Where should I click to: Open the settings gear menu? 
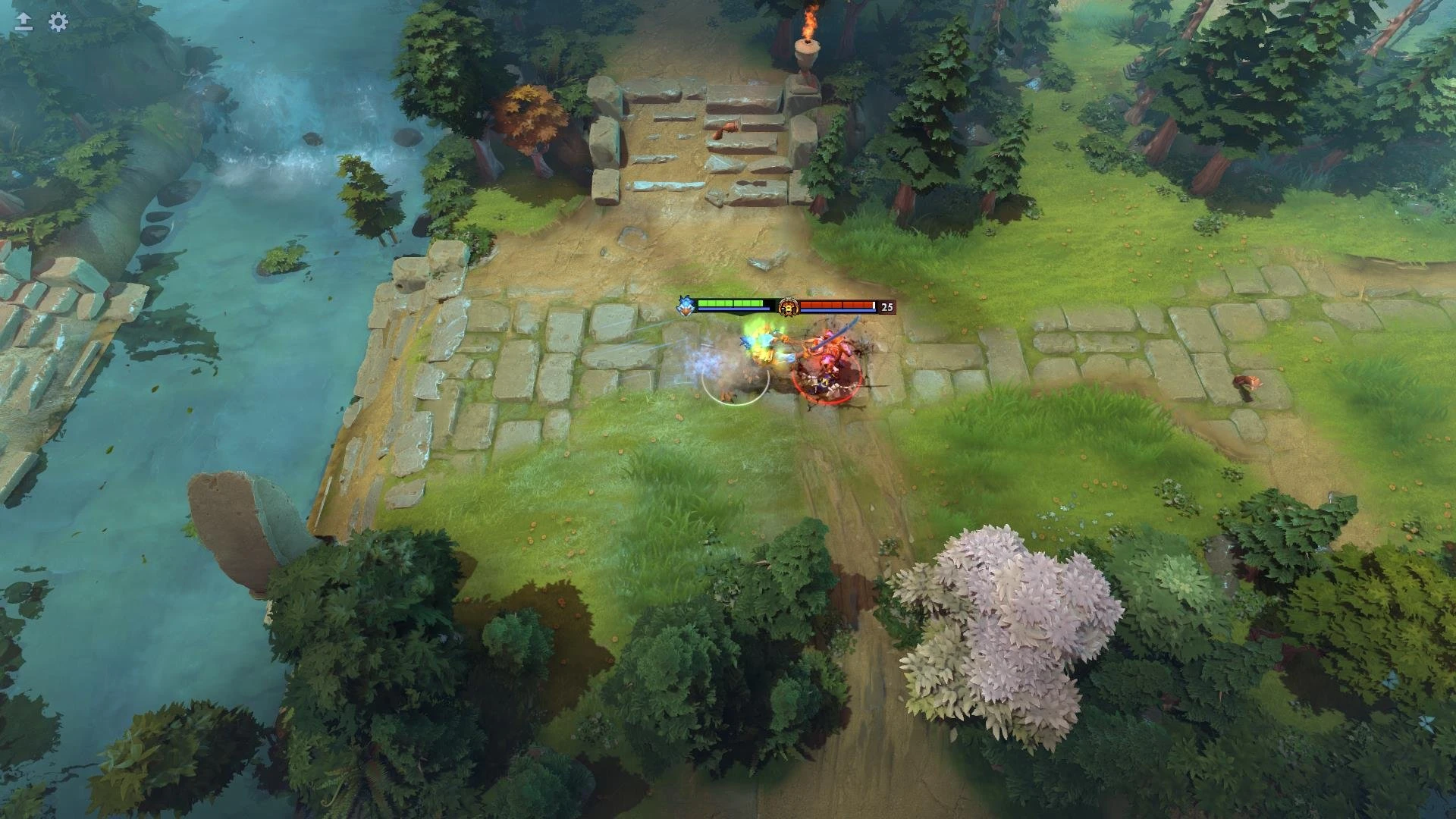(58, 23)
